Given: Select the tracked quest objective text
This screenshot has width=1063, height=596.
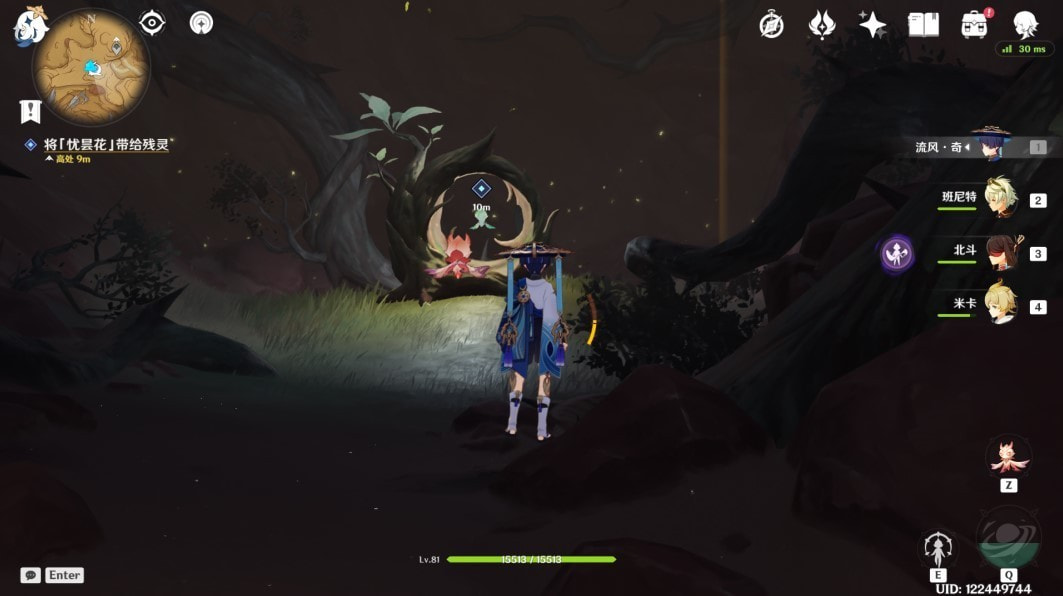Looking at the screenshot, I should [108, 144].
